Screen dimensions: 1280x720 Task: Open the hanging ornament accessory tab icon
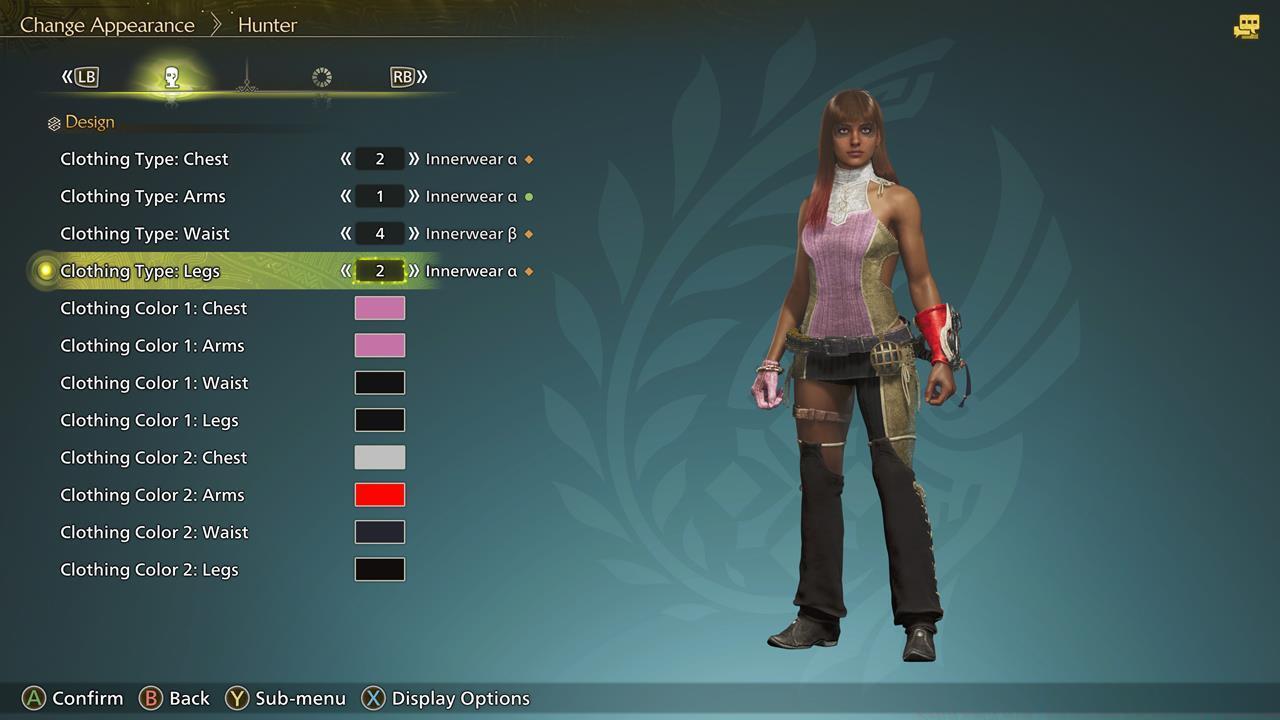pyautogui.click(x=247, y=77)
